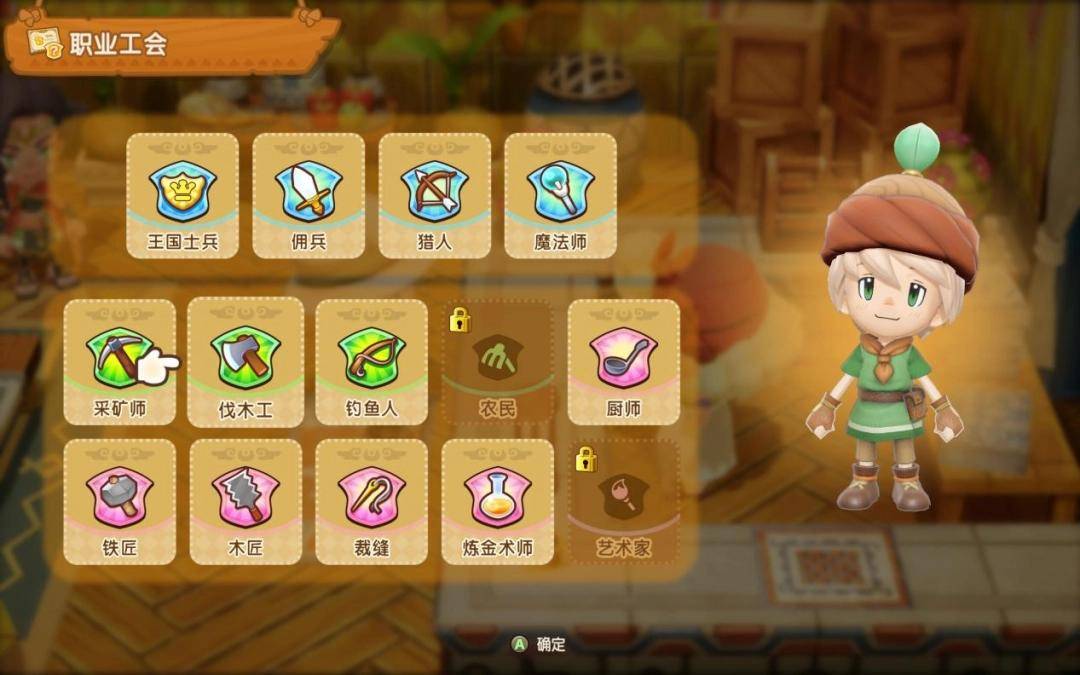Select the 魔法师 staff job
1080x675 pixels.
point(560,196)
